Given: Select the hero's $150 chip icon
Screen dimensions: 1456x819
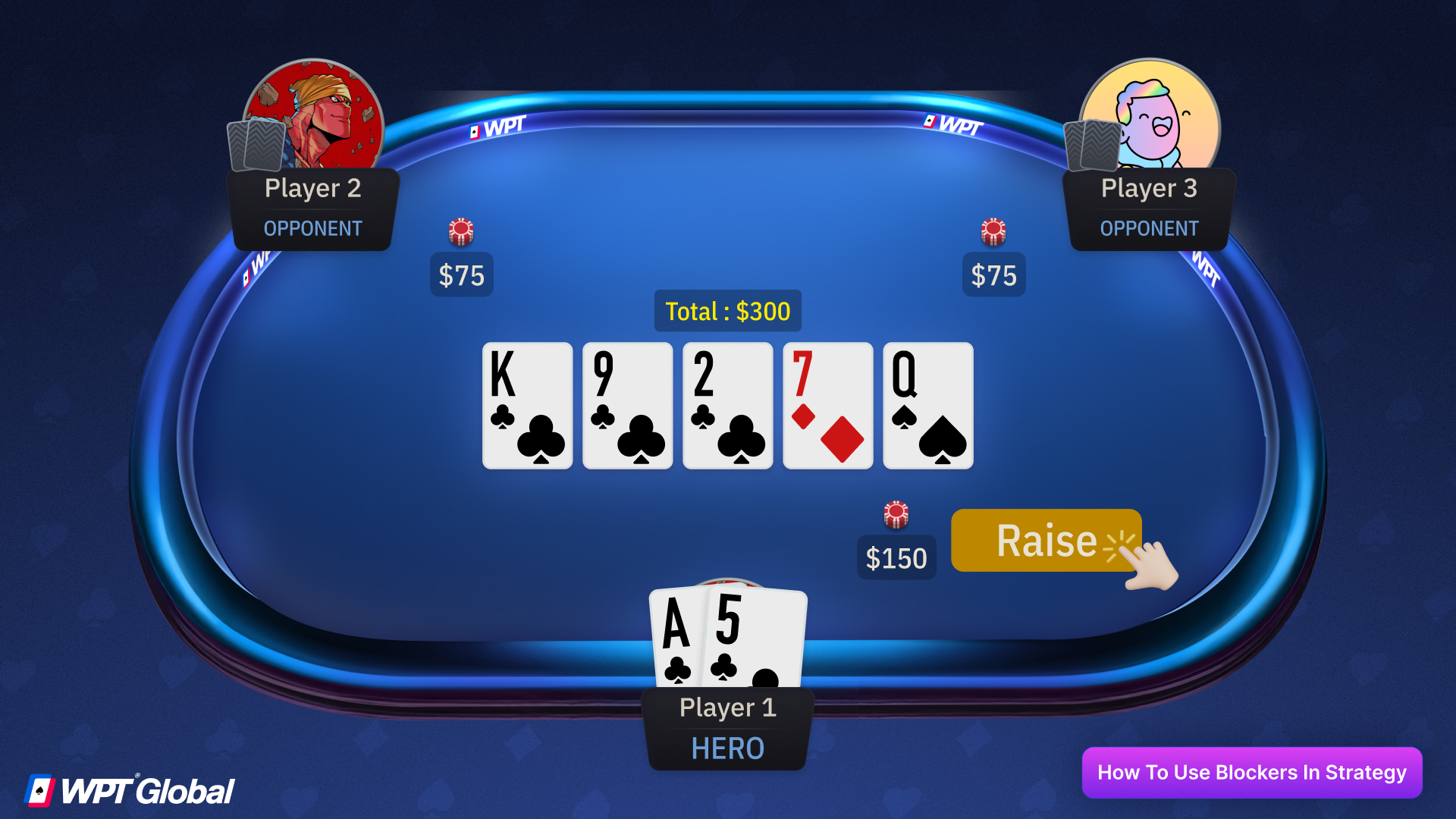Looking at the screenshot, I should point(896,513).
